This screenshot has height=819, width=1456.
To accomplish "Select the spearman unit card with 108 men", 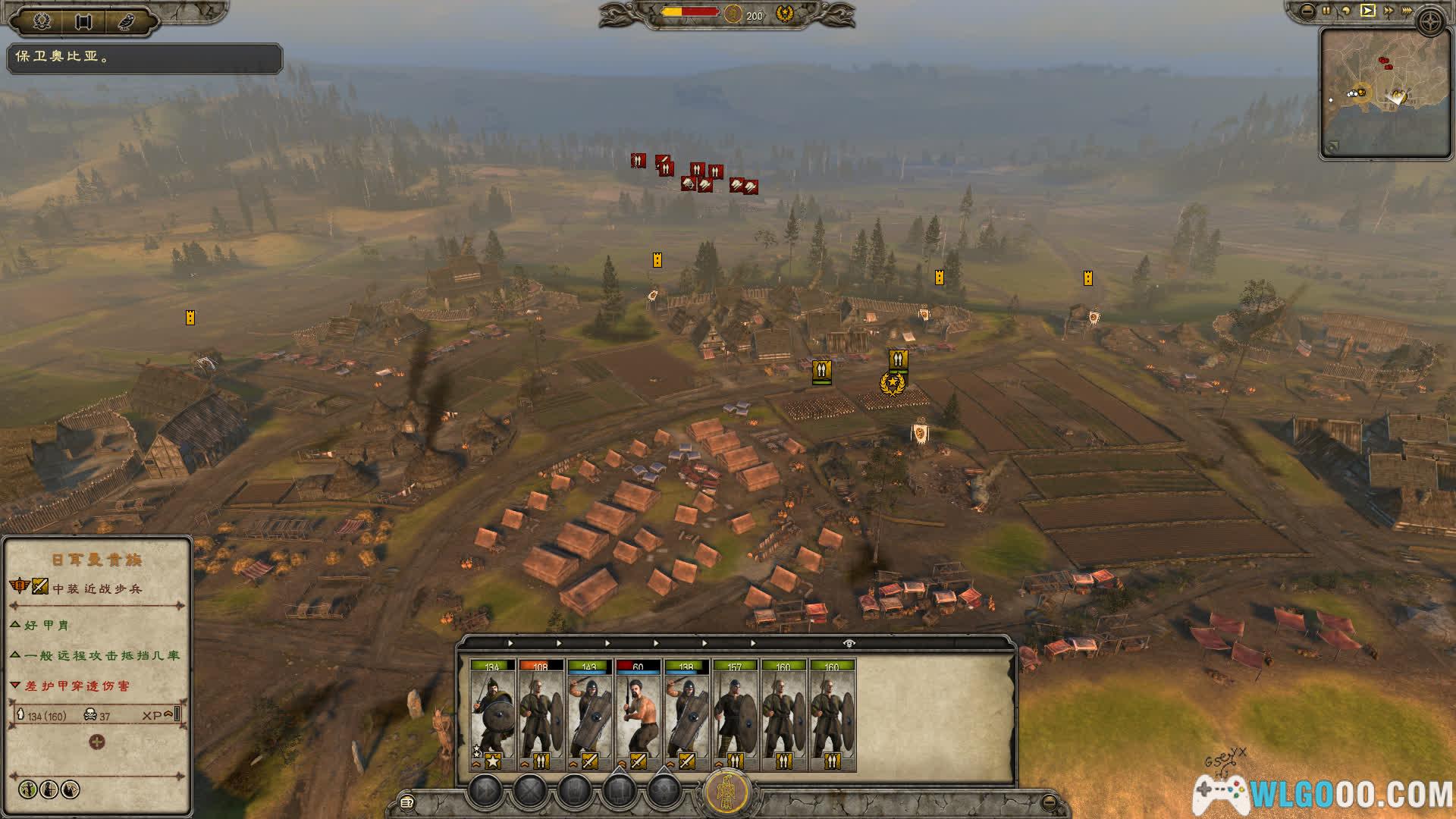I will (x=541, y=714).
